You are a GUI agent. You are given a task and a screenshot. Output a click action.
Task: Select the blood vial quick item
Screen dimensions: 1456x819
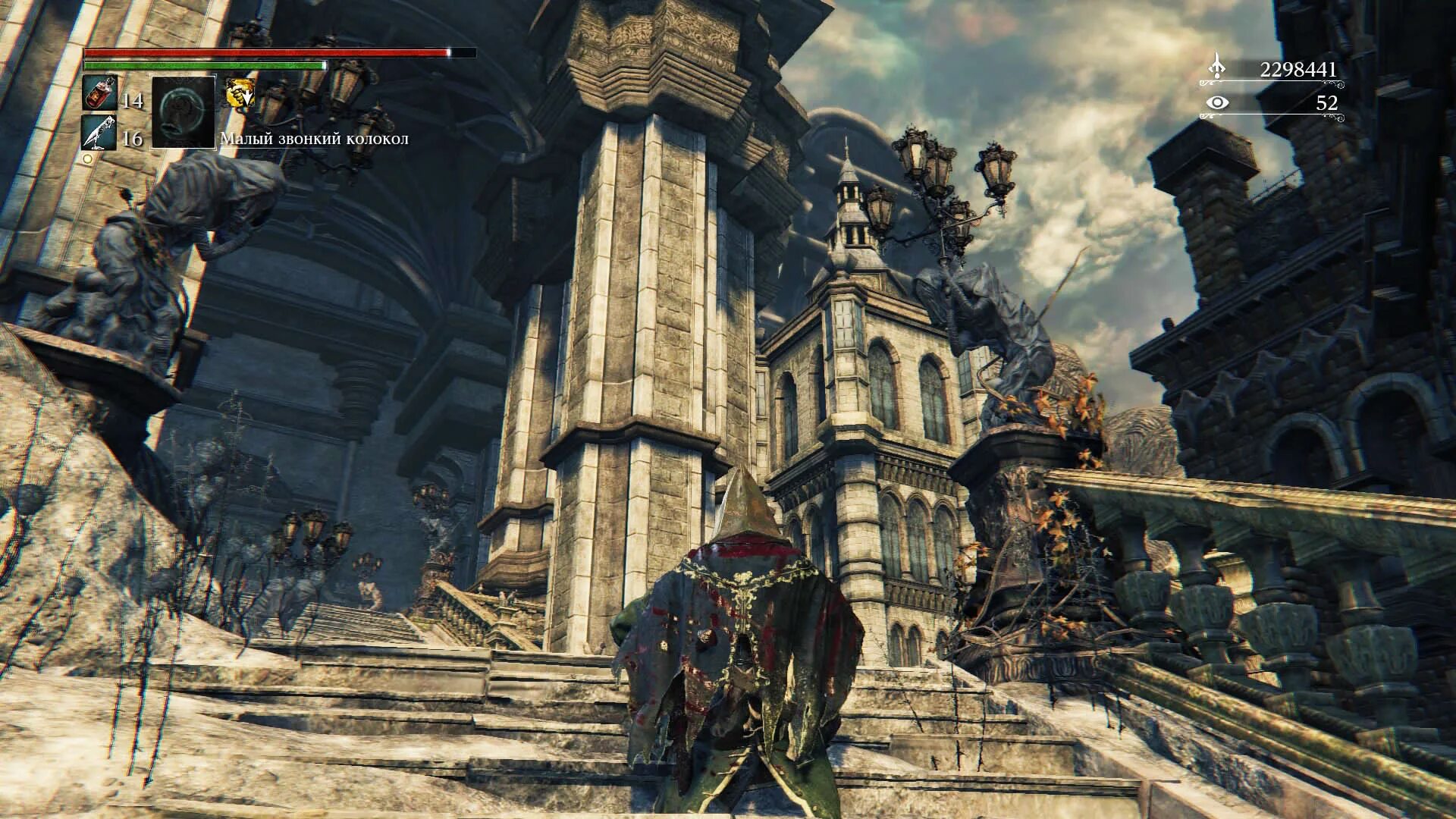click(x=99, y=94)
